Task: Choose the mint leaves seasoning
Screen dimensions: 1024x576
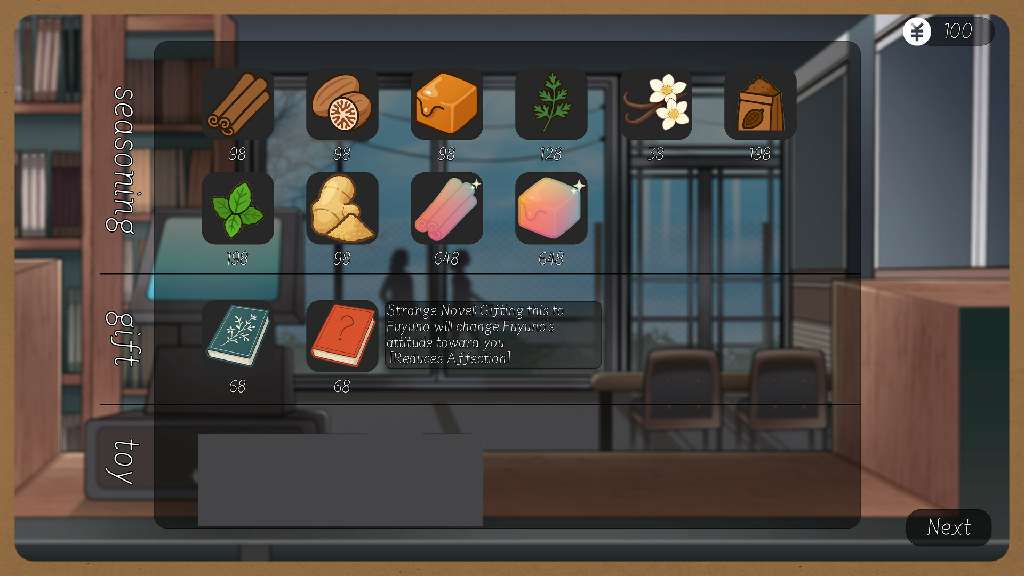Action: 238,208
